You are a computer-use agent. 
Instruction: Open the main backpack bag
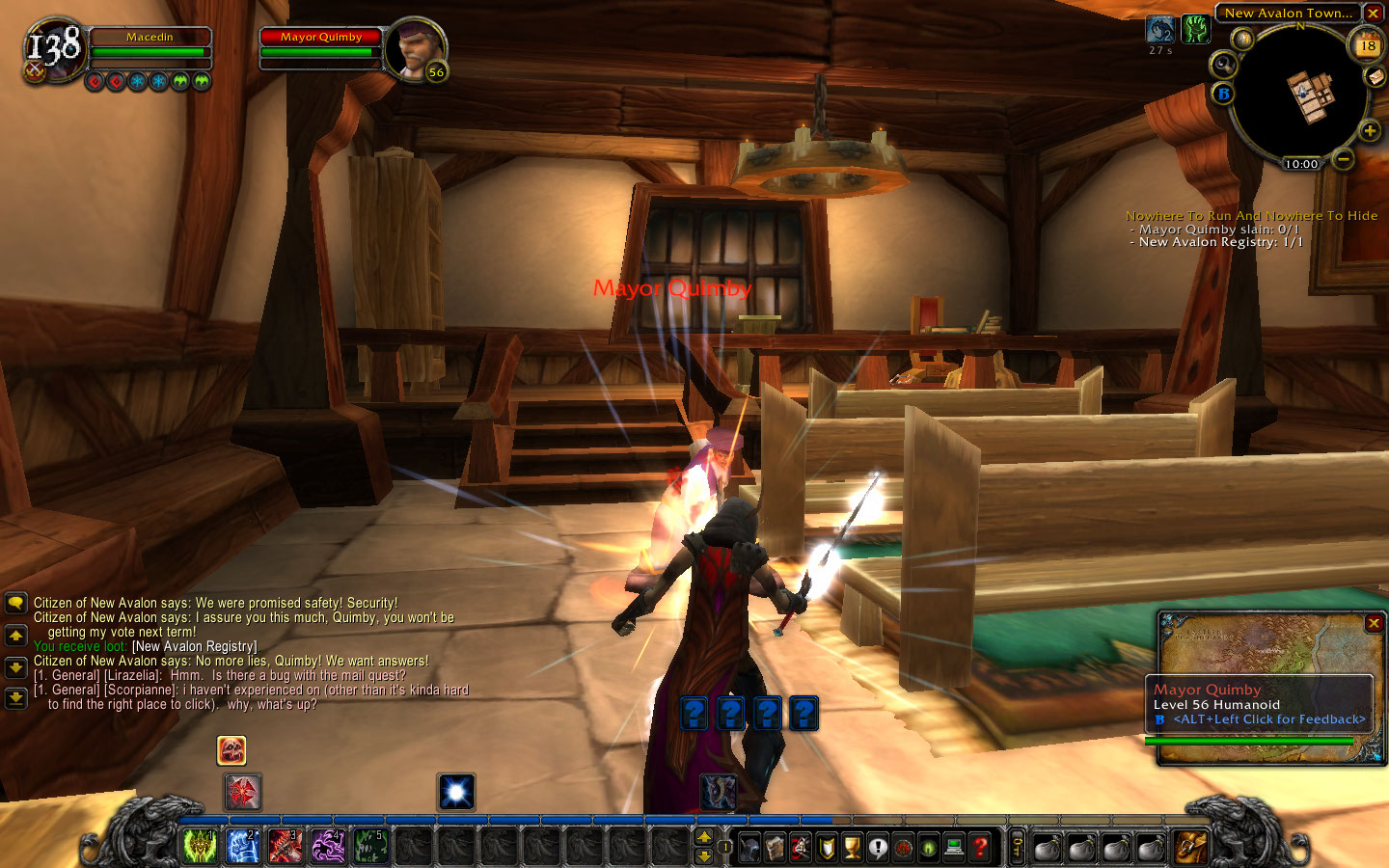click(1191, 848)
